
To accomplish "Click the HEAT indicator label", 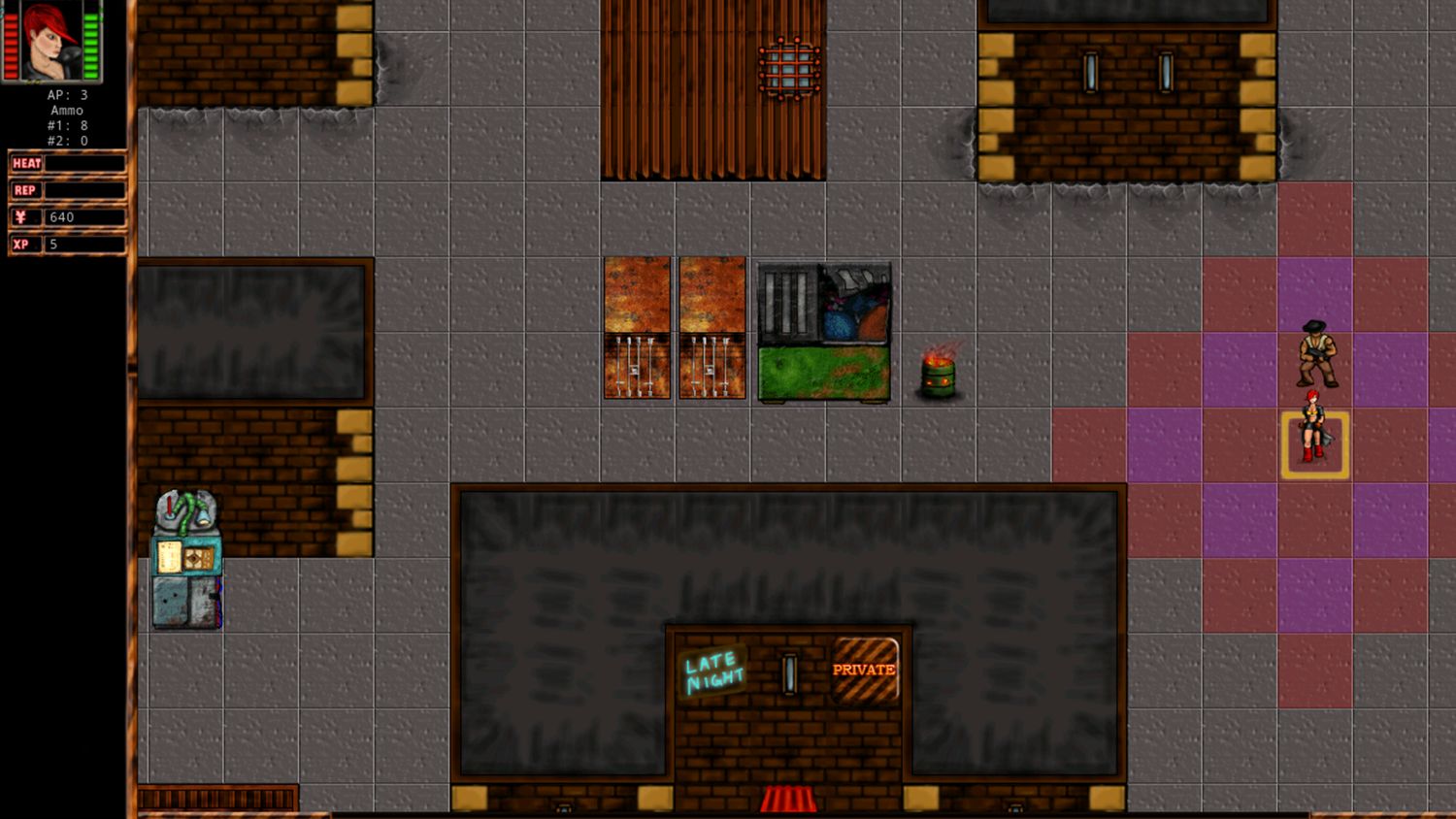I will 25,163.
